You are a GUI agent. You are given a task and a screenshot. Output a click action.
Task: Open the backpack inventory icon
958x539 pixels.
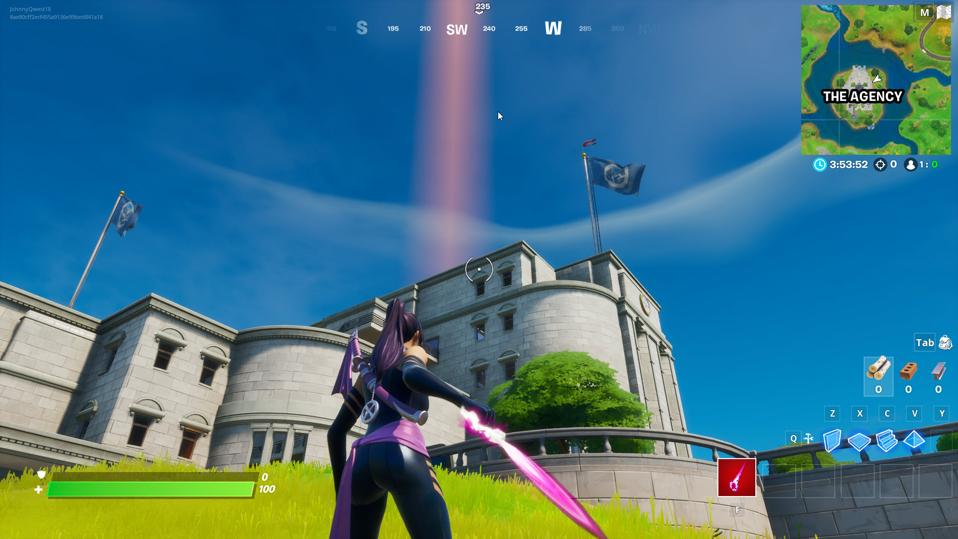945,343
